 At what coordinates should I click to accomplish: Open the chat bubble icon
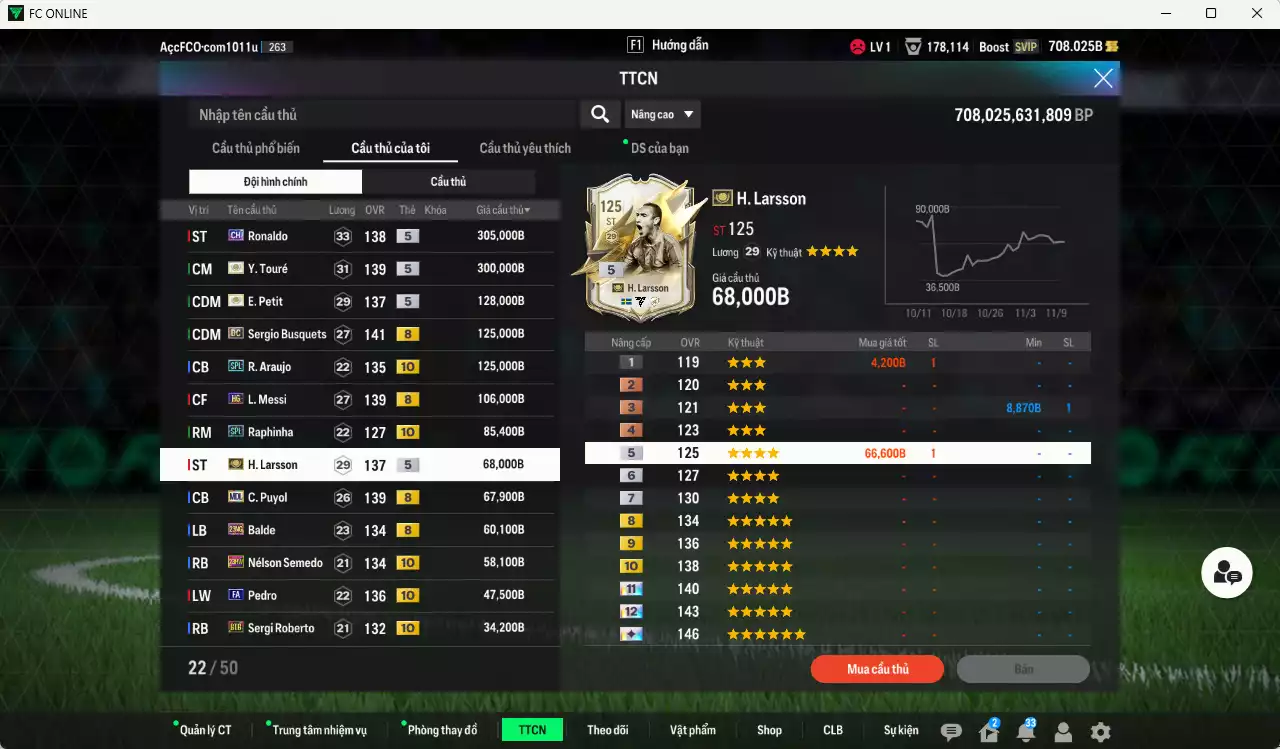tap(949, 732)
